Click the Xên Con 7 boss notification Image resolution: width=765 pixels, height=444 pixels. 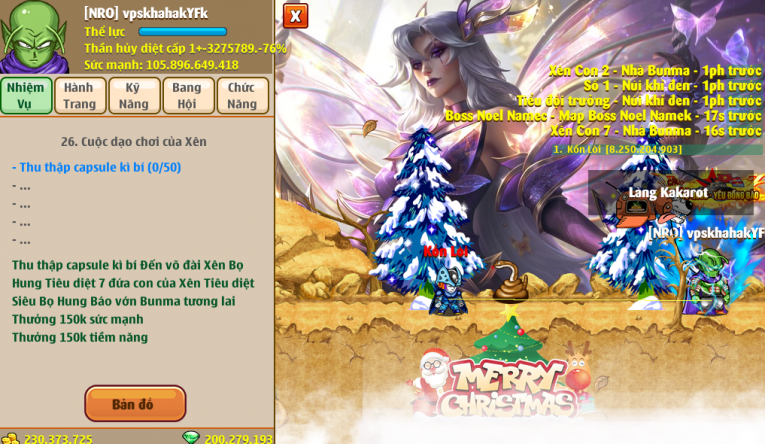point(655,131)
